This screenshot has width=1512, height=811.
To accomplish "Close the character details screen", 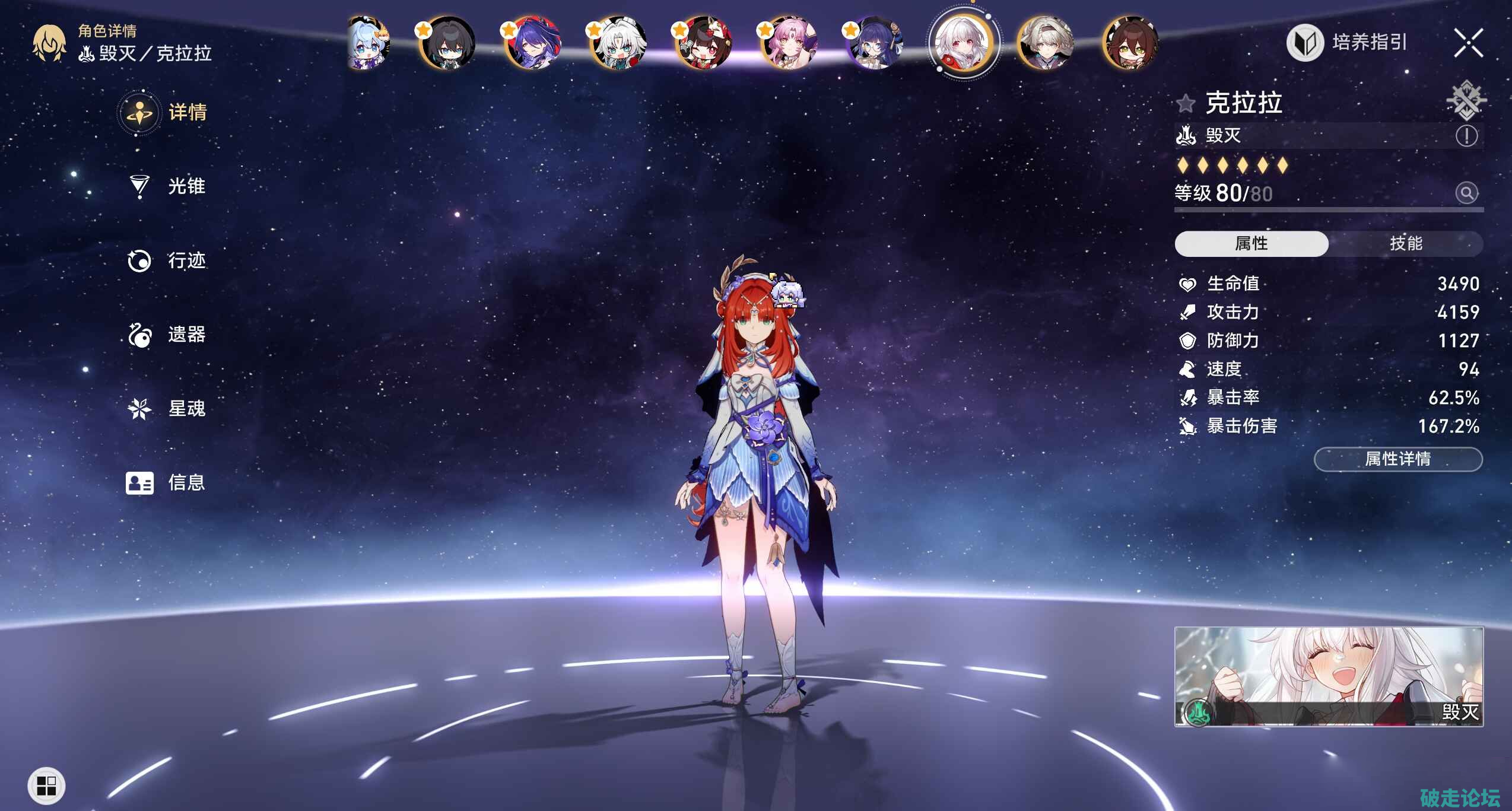I will [x=1468, y=43].
